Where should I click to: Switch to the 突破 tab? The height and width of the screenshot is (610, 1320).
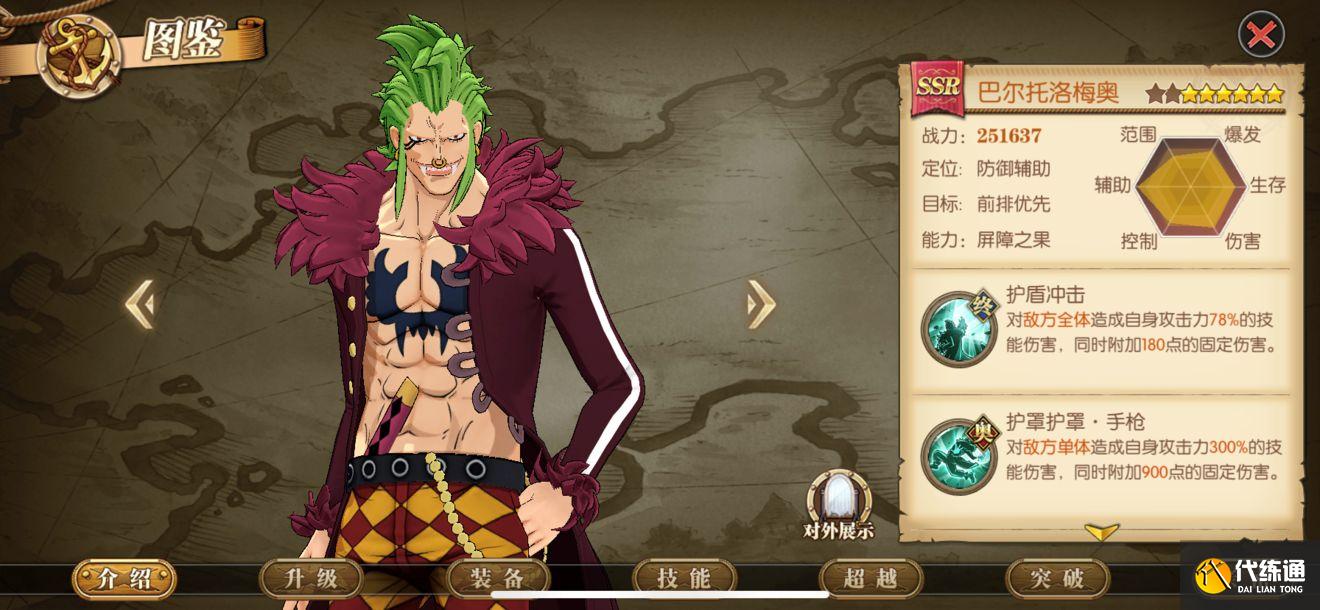1057,578
